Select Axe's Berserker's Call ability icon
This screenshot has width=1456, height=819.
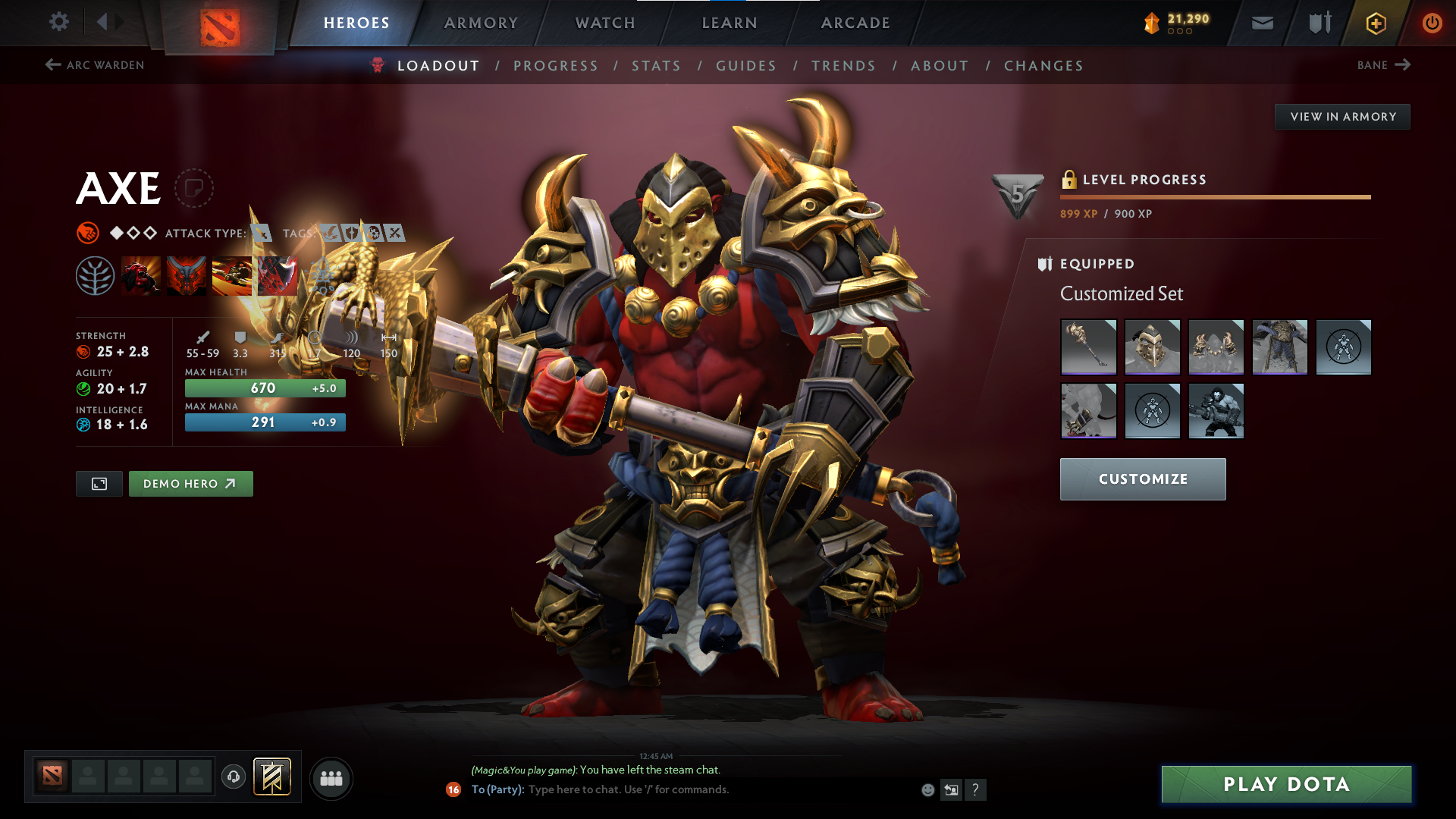click(x=140, y=275)
